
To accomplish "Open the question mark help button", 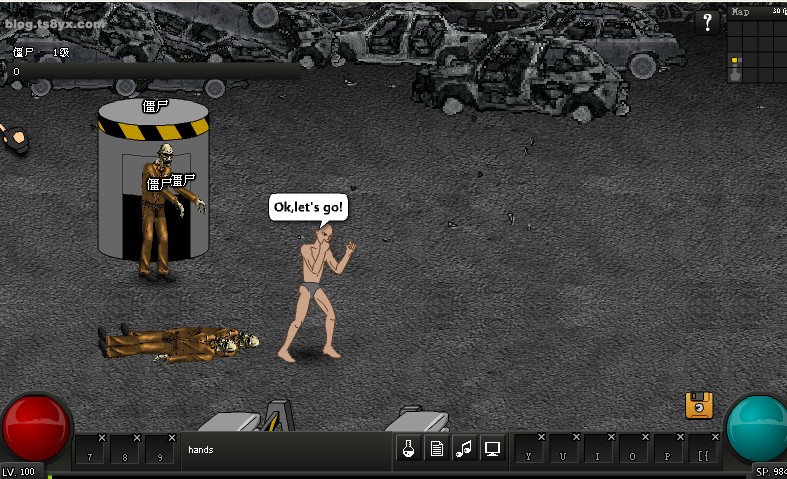I will tap(707, 22).
